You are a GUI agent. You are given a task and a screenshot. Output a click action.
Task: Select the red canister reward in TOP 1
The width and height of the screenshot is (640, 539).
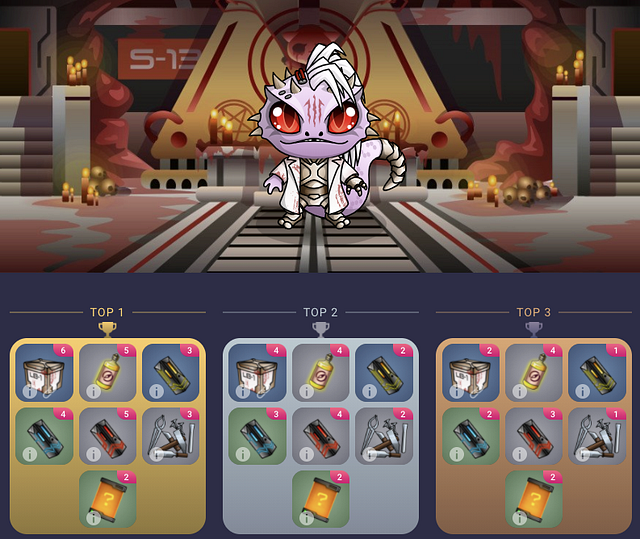(x=107, y=435)
